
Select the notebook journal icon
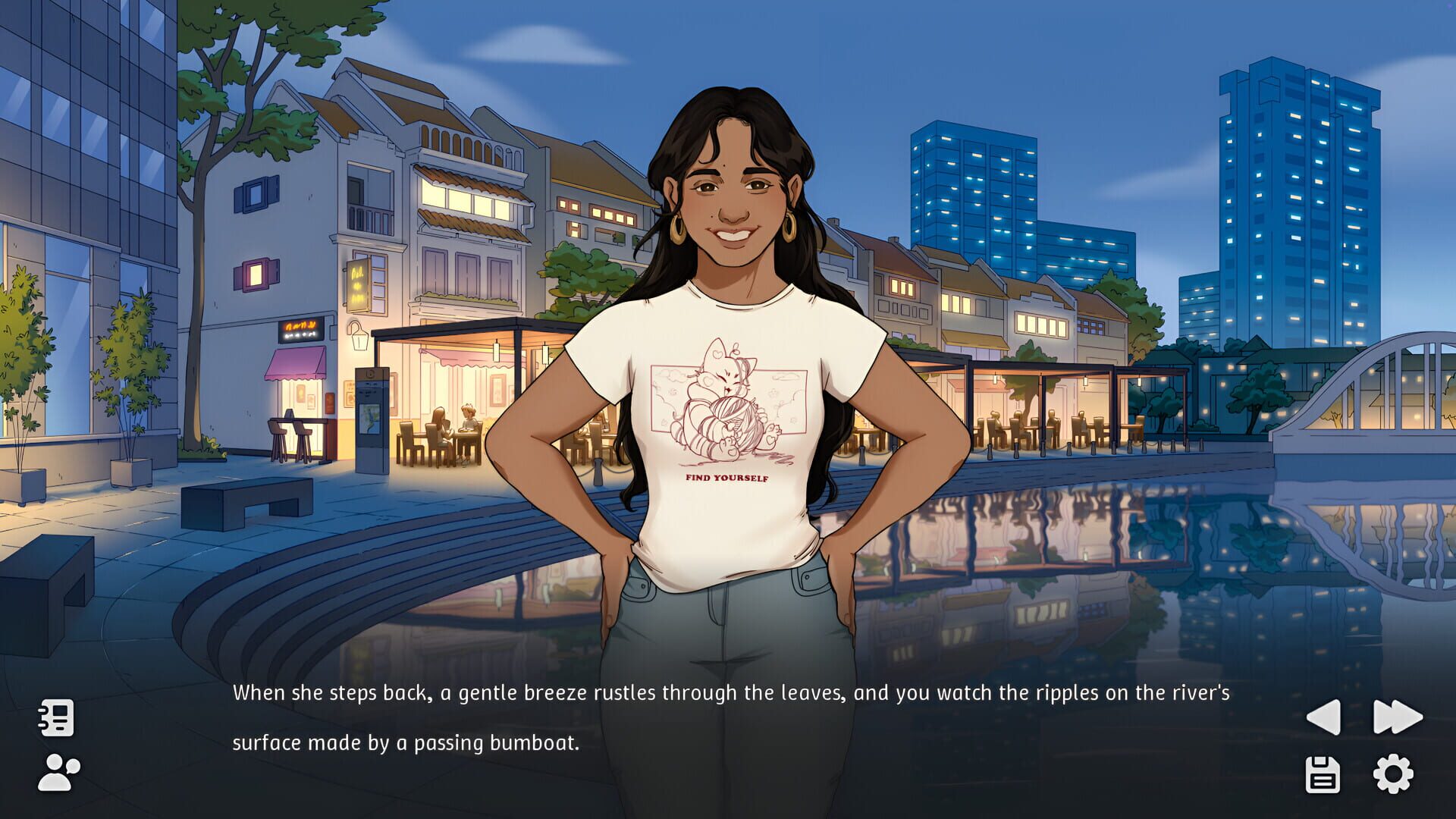[x=56, y=717]
